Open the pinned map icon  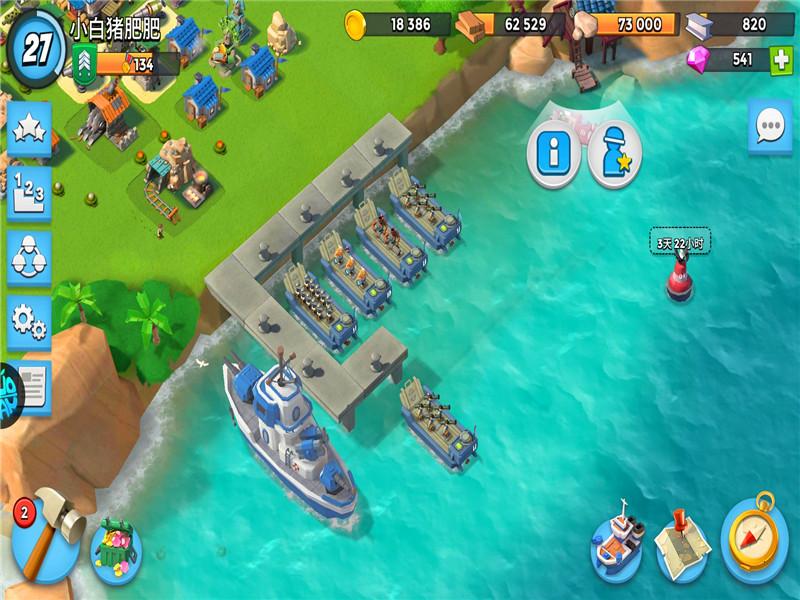tap(683, 546)
